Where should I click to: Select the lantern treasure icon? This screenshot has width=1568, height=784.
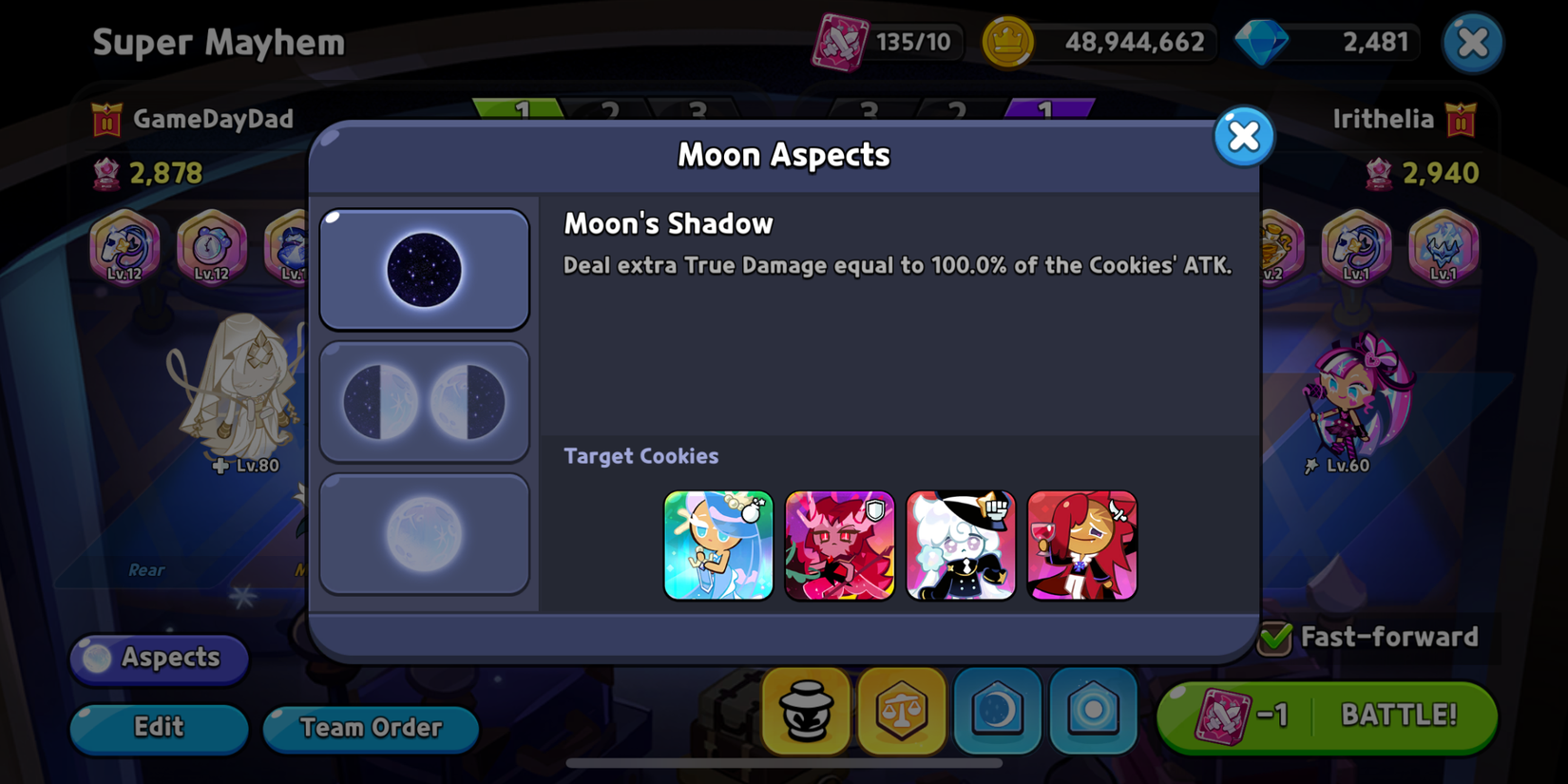805,711
